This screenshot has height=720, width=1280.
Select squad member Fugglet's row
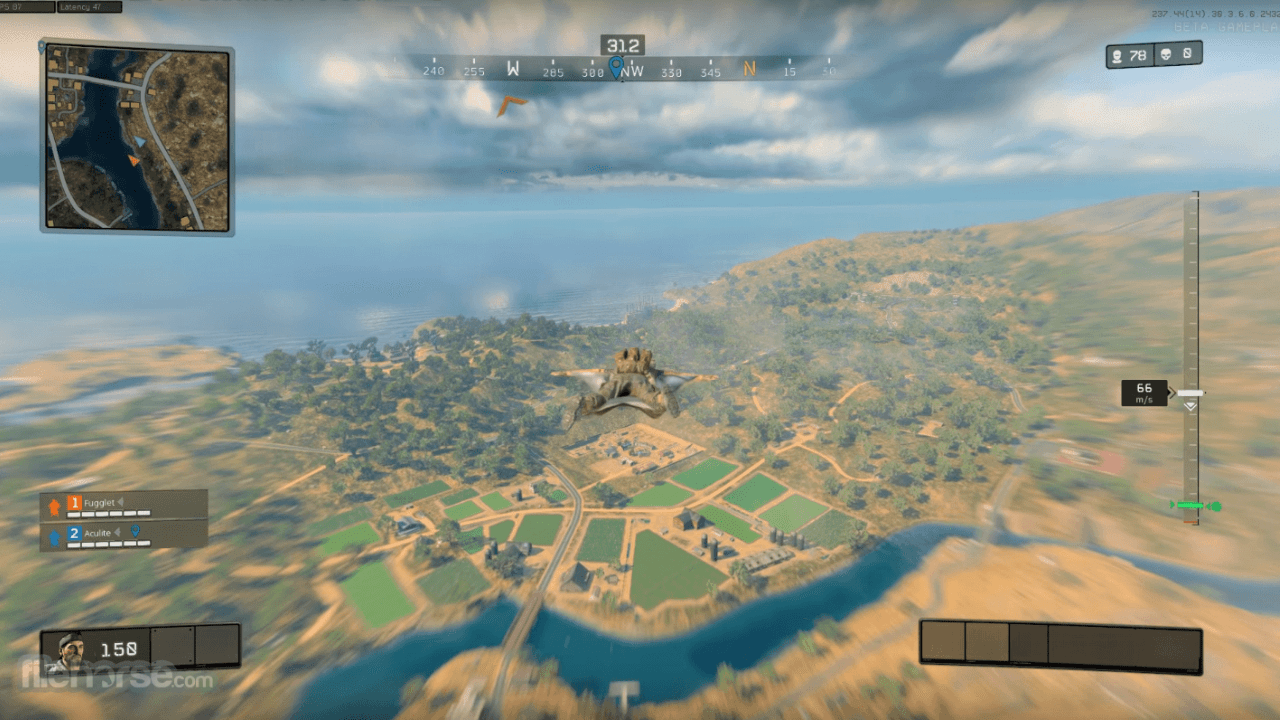pos(124,505)
